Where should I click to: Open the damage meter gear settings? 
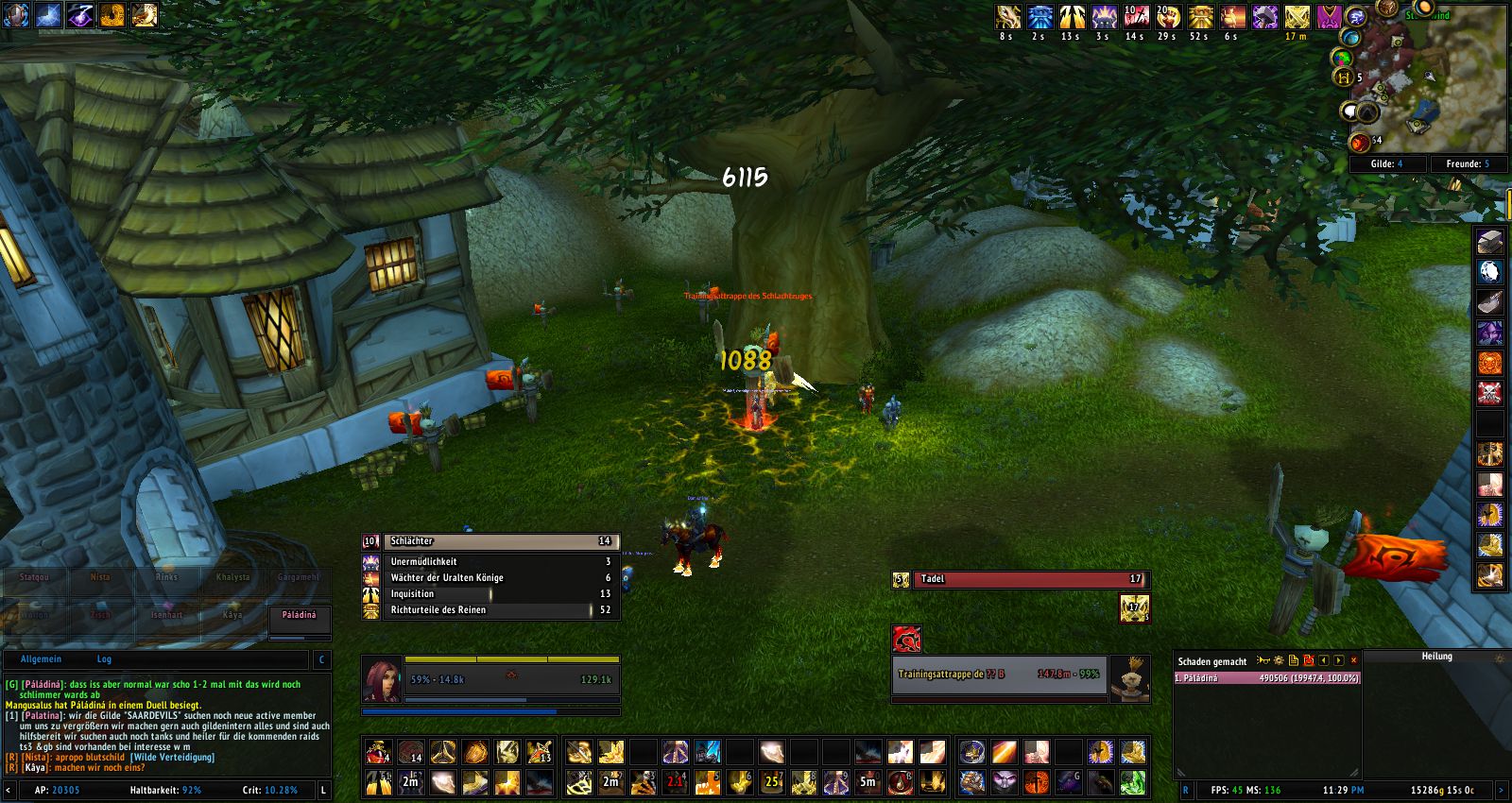[x=1279, y=660]
